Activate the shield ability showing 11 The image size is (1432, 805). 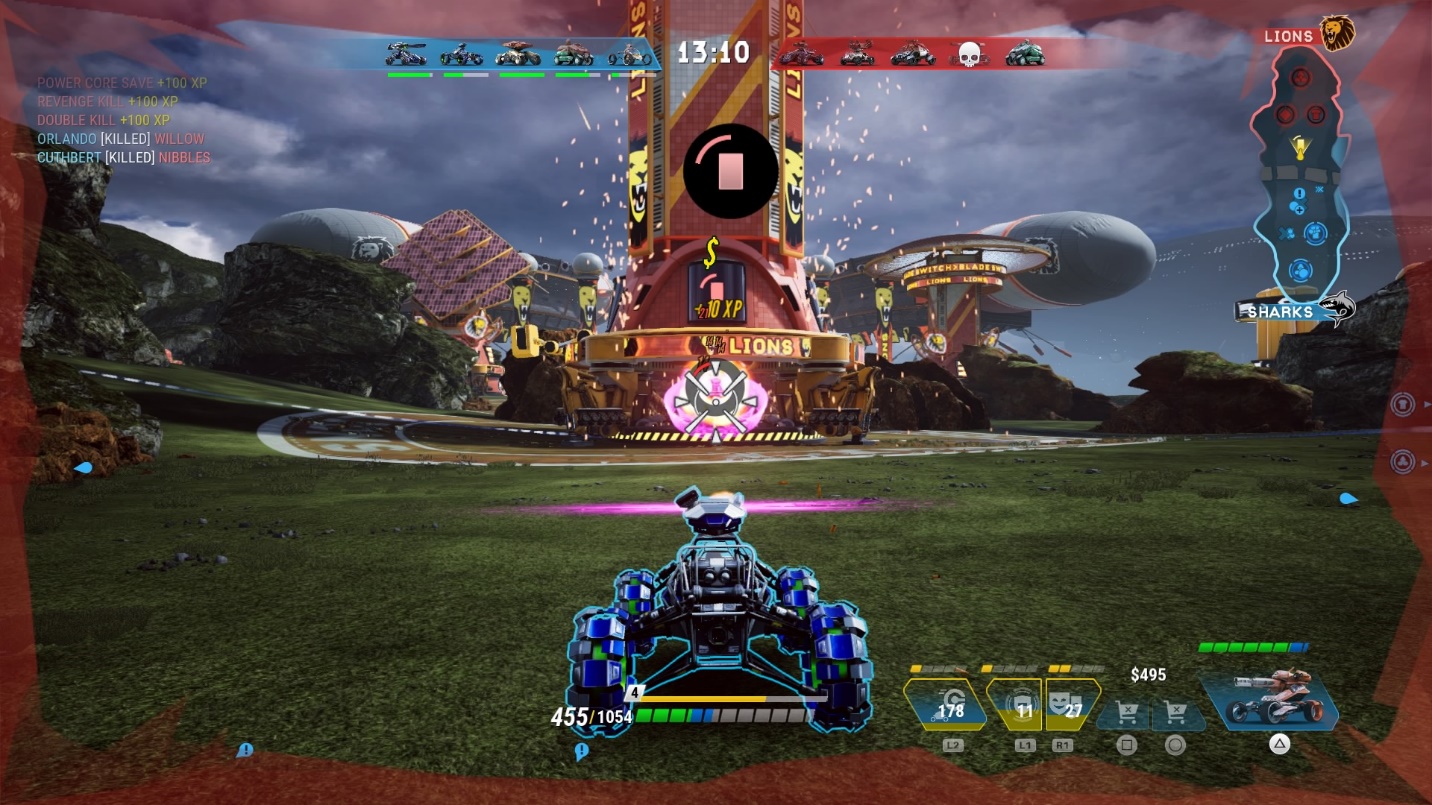tap(1015, 705)
